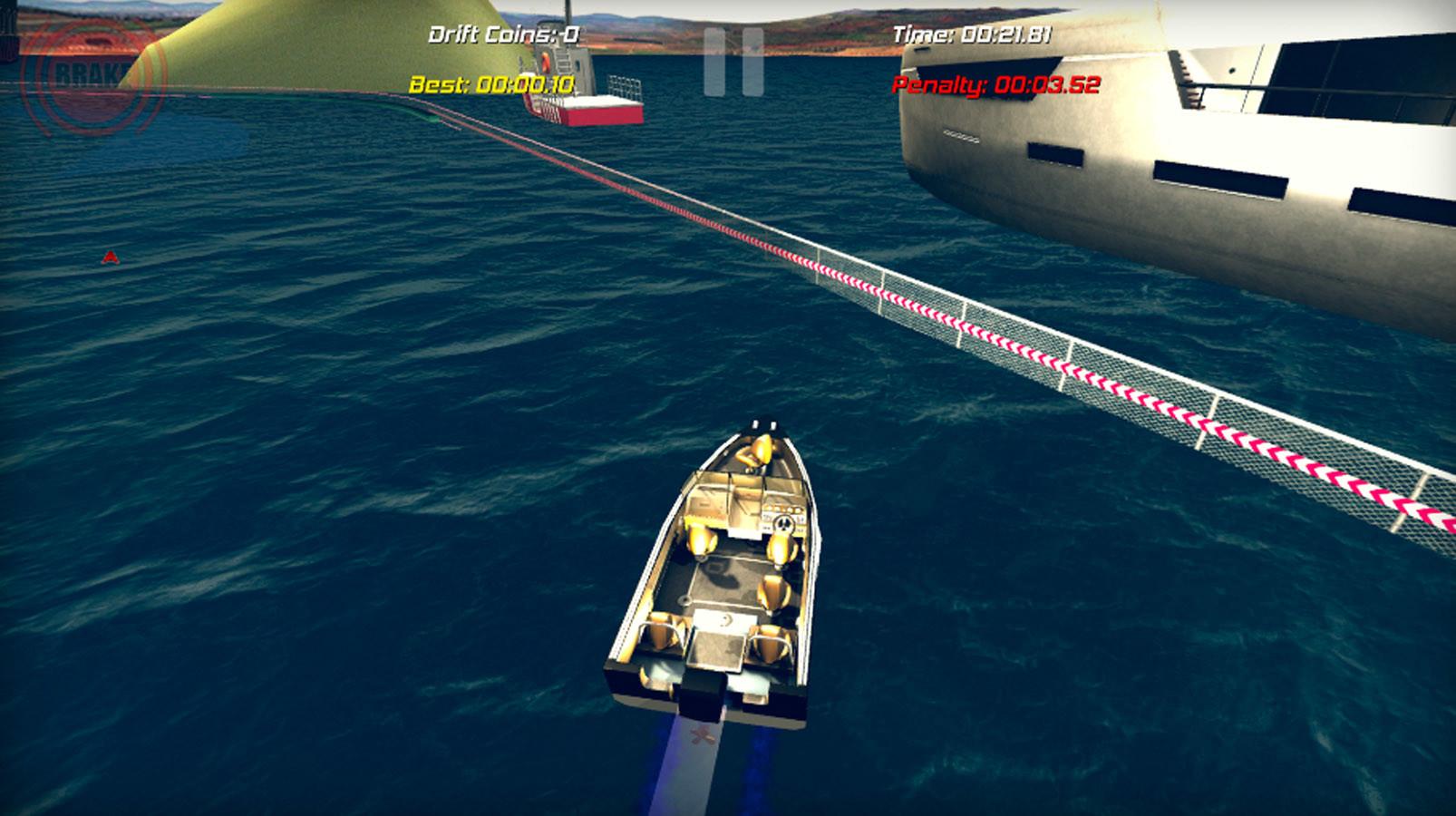Toggle the Penalty timer display
1456x816 pixels.
[x=999, y=88]
